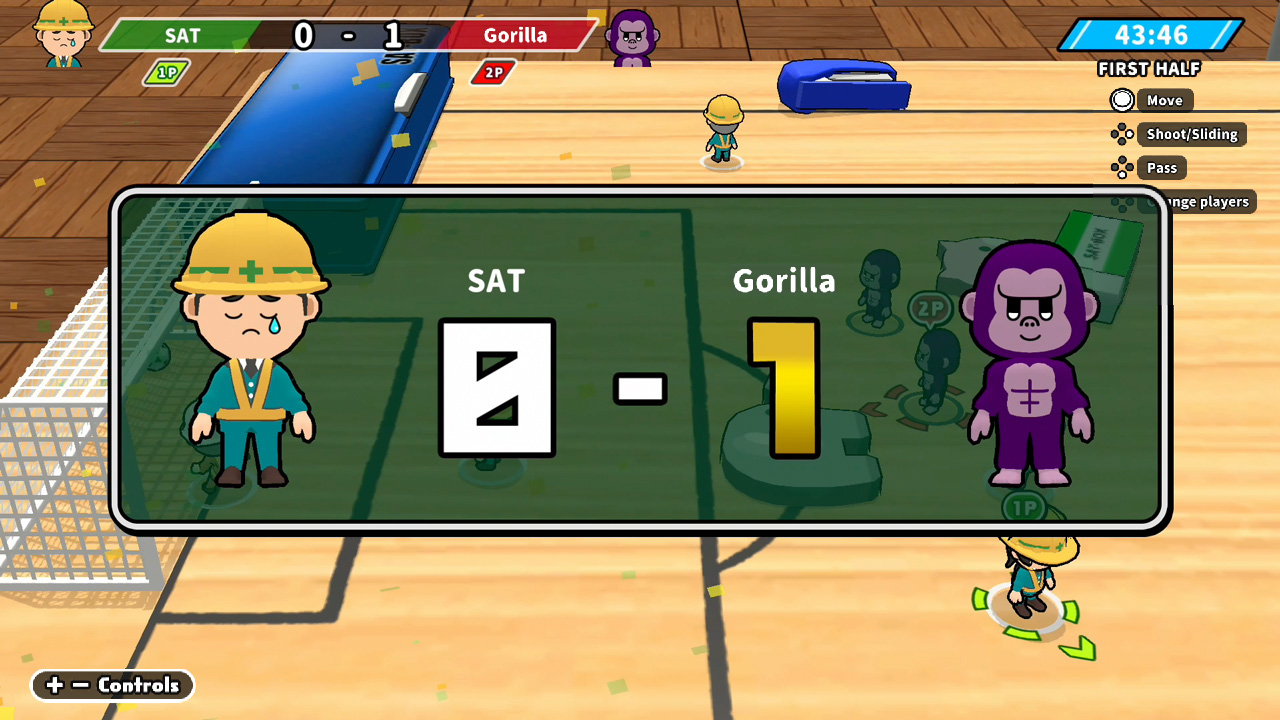The width and height of the screenshot is (1280, 720).
Task: Click the white circle Move control icon
Action: tap(1122, 100)
